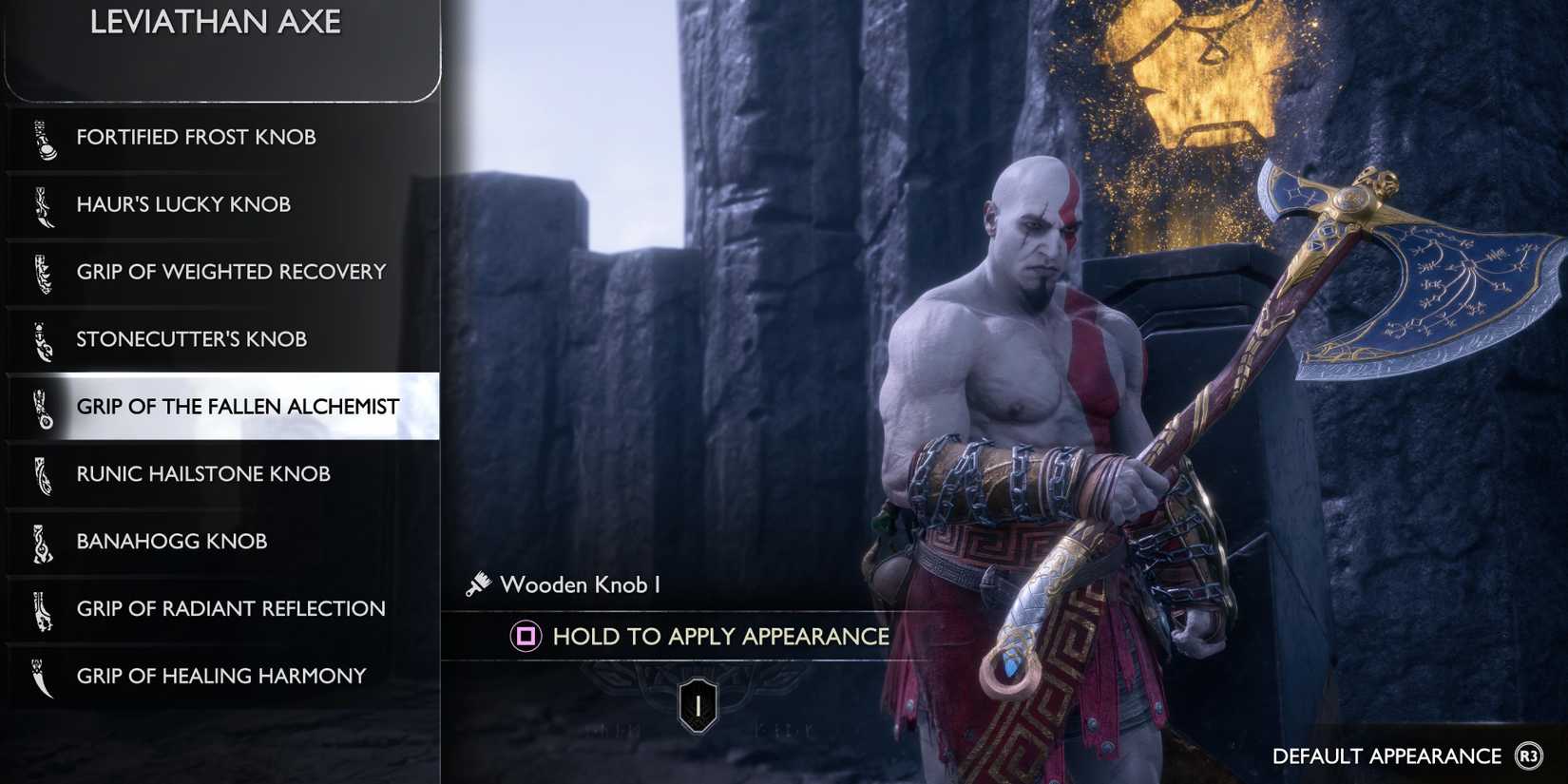Click HOLD TO APPLY APPEARANCE
The width and height of the screenshot is (1568, 784).
[719, 637]
